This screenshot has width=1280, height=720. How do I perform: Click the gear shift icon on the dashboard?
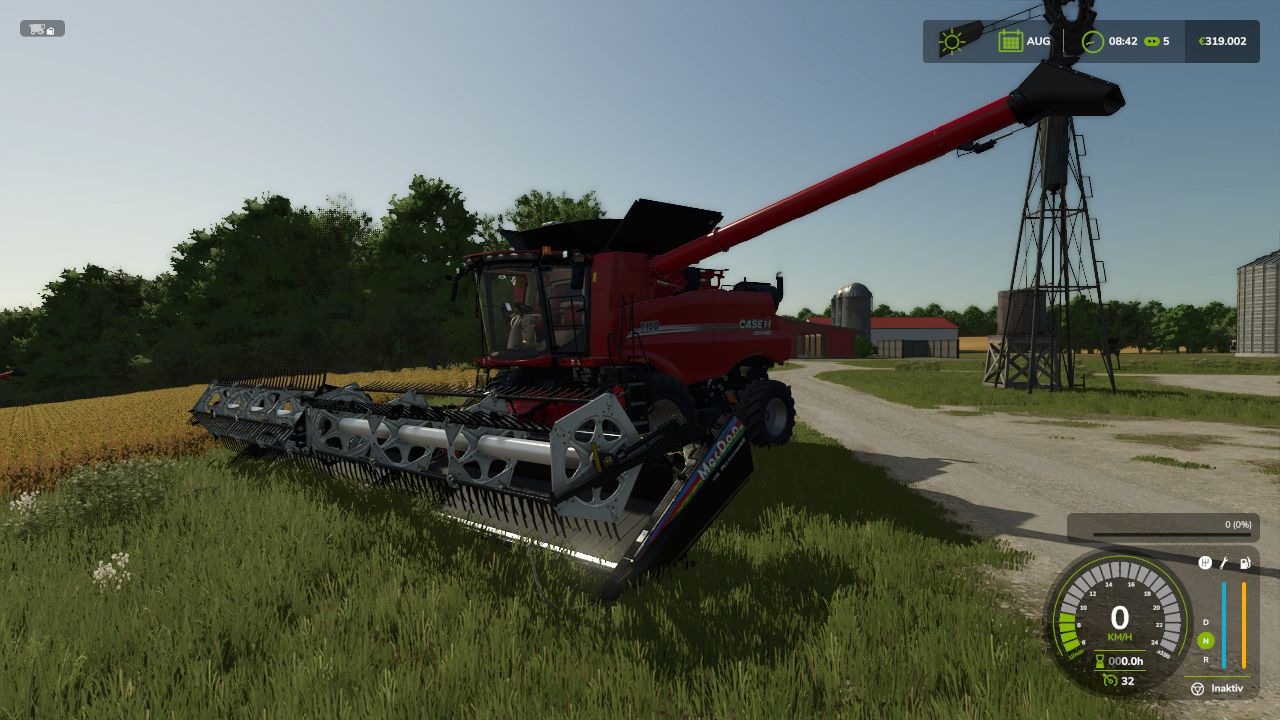coord(1205,562)
